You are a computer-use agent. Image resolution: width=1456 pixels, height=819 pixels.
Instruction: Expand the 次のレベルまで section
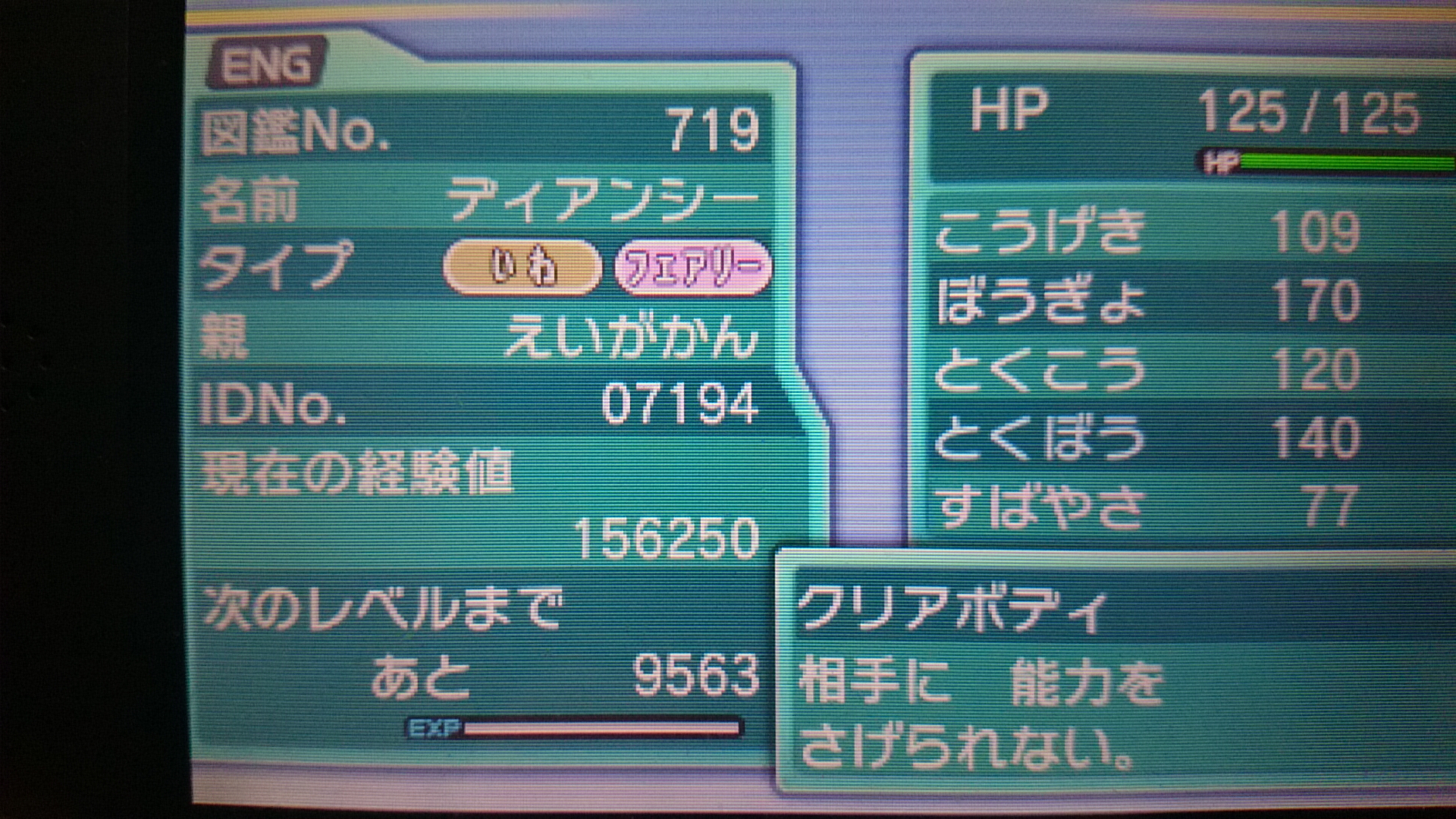click(x=379, y=610)
